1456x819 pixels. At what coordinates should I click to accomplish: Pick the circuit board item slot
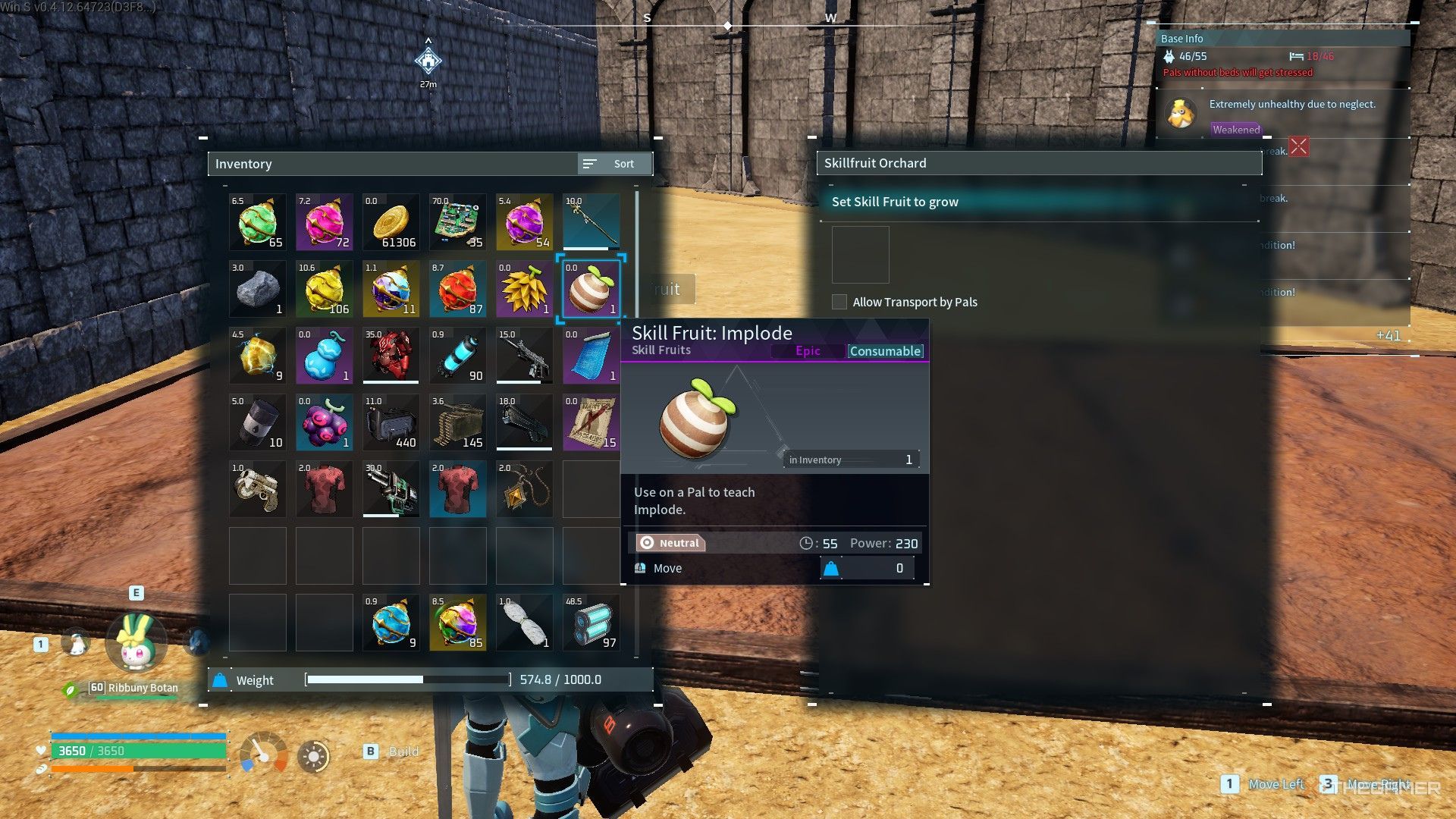click(457, 222)
